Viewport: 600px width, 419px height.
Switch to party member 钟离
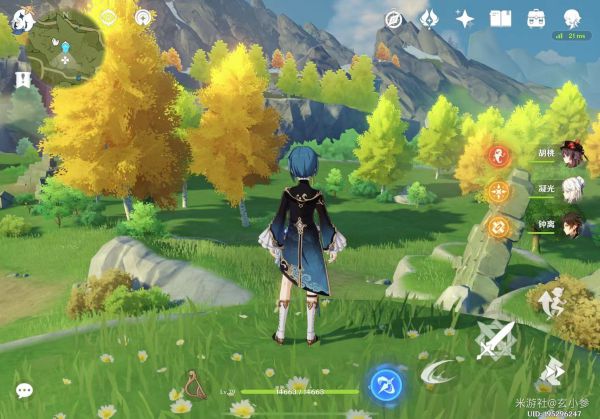(571, 223)
